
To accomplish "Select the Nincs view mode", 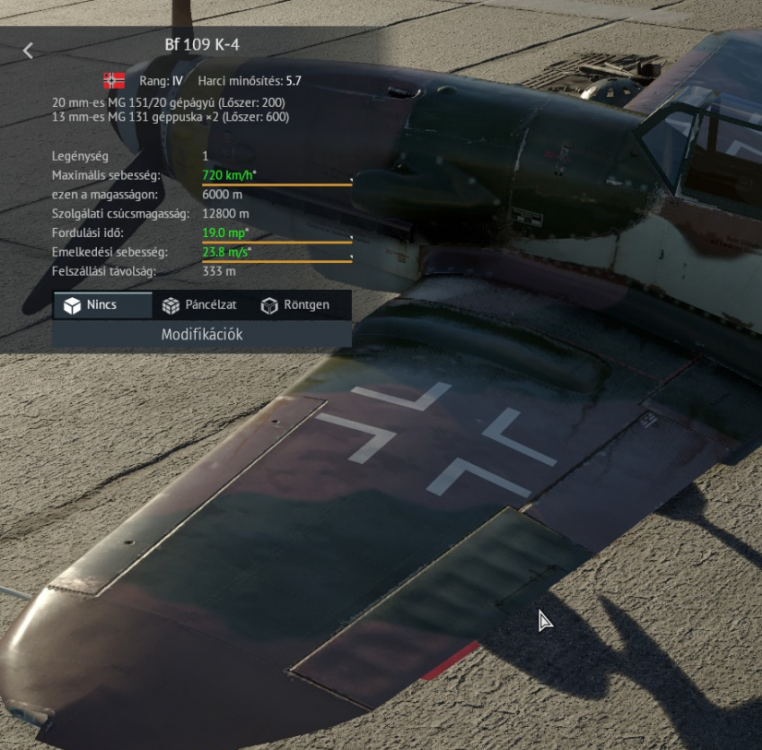I will (x=102, y=305).
